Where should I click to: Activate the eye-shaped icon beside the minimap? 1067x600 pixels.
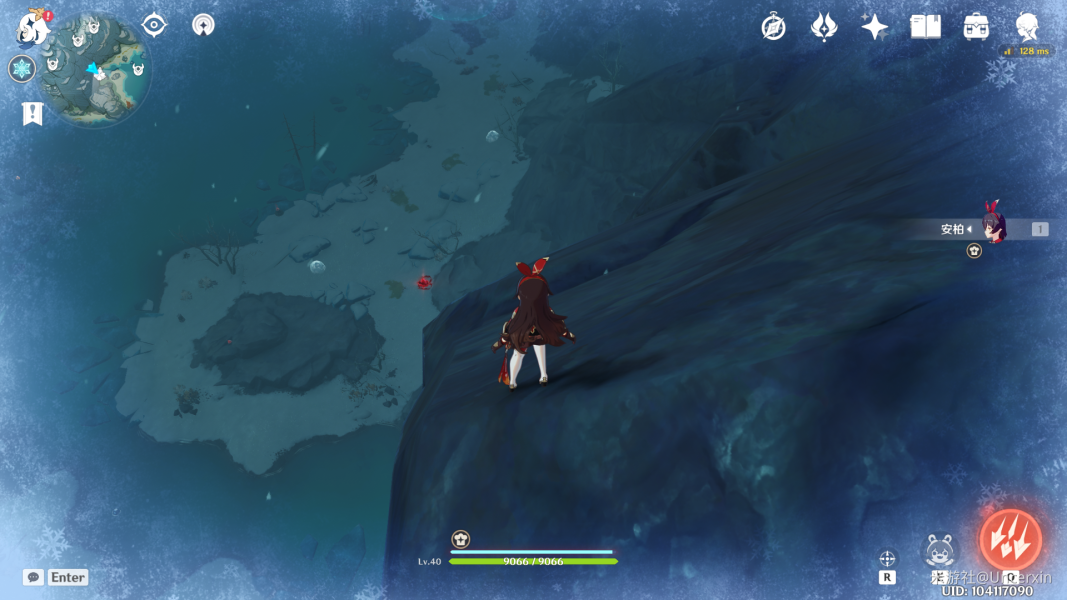point(154,25)
